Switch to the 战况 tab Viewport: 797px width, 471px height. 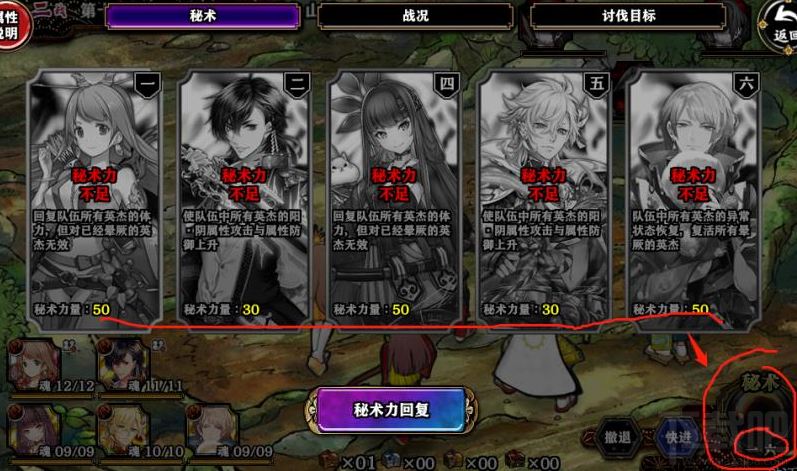pyautogui.click(x=415, y=17)
